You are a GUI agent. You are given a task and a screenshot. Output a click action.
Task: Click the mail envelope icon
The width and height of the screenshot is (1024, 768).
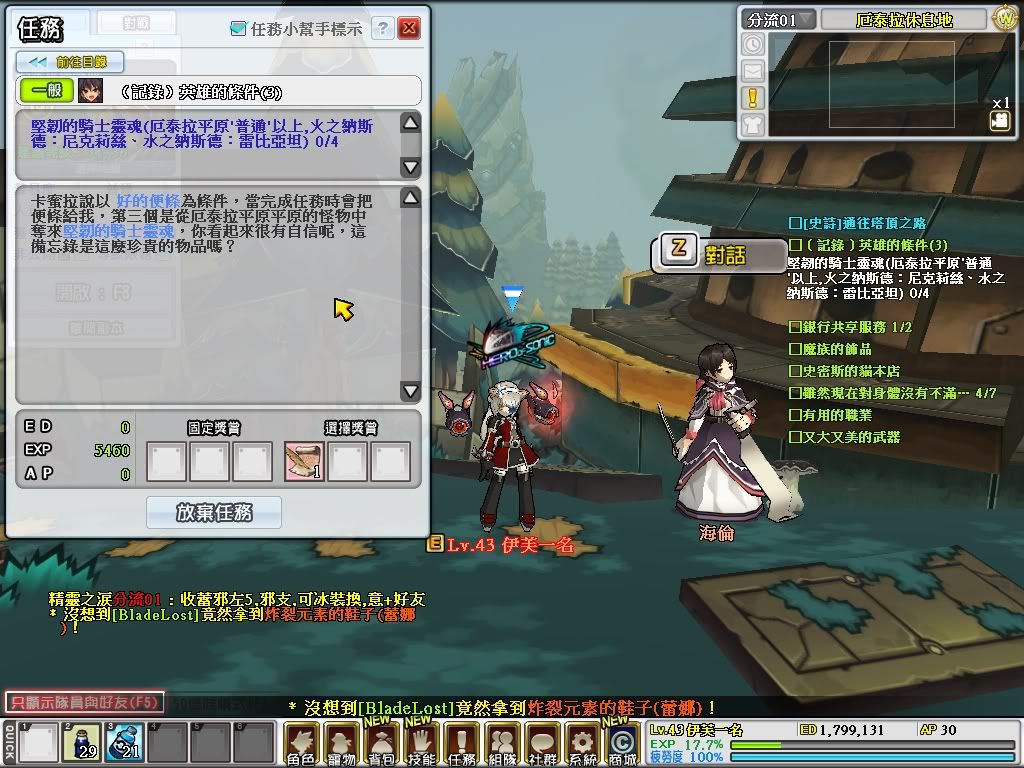pos(753,71)
